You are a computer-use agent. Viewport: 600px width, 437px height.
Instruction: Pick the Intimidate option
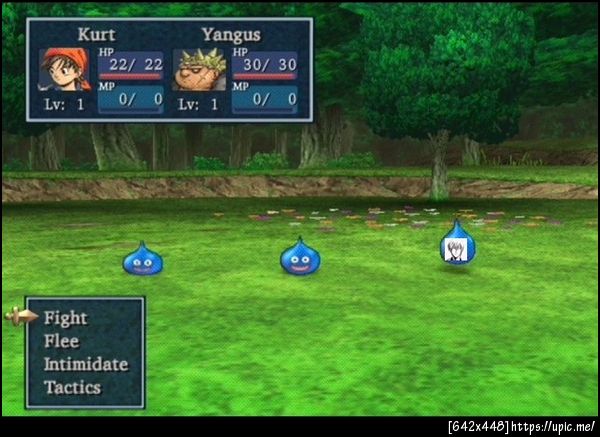point(85,364)
